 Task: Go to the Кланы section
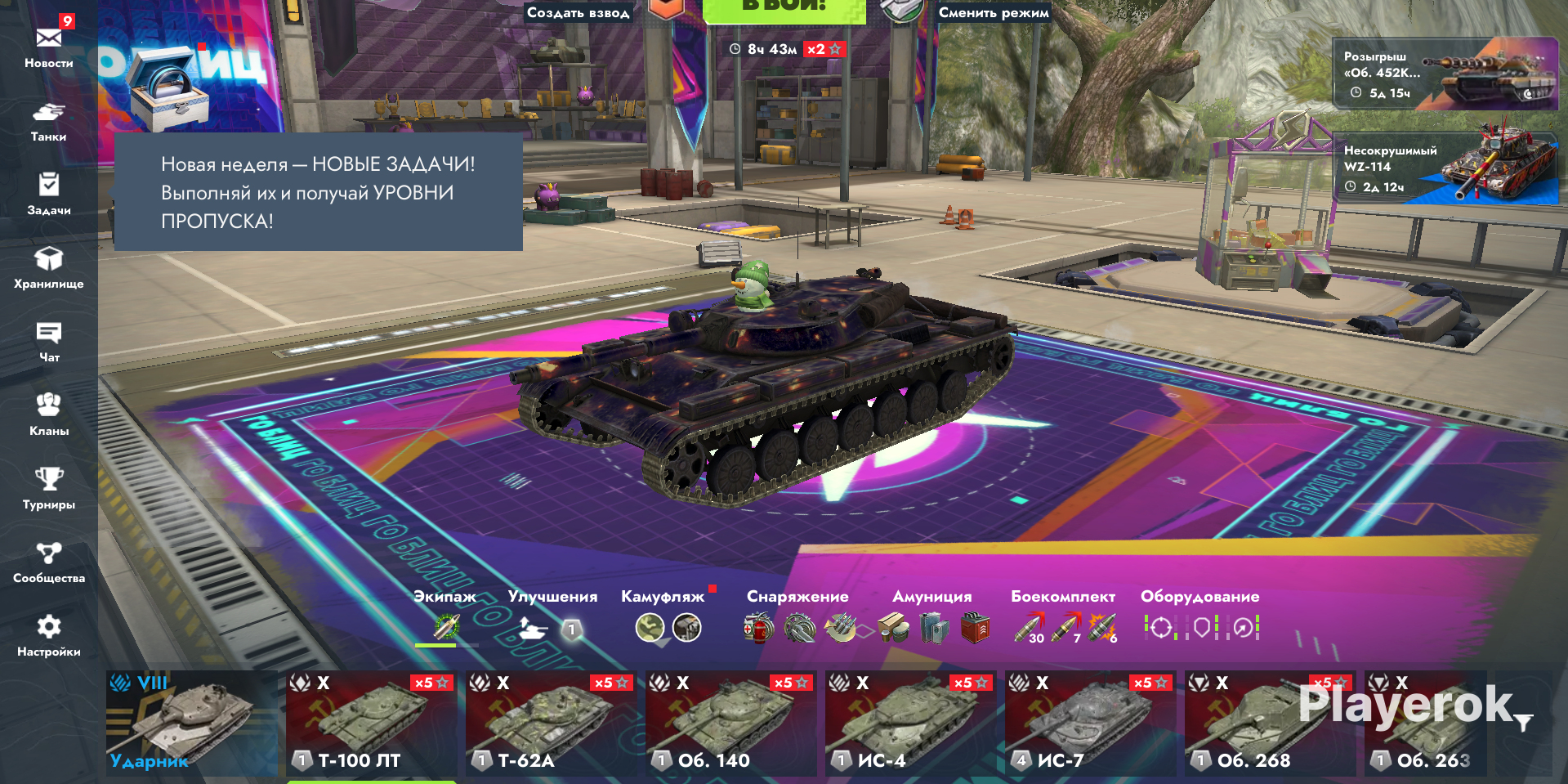click(49, 414)
